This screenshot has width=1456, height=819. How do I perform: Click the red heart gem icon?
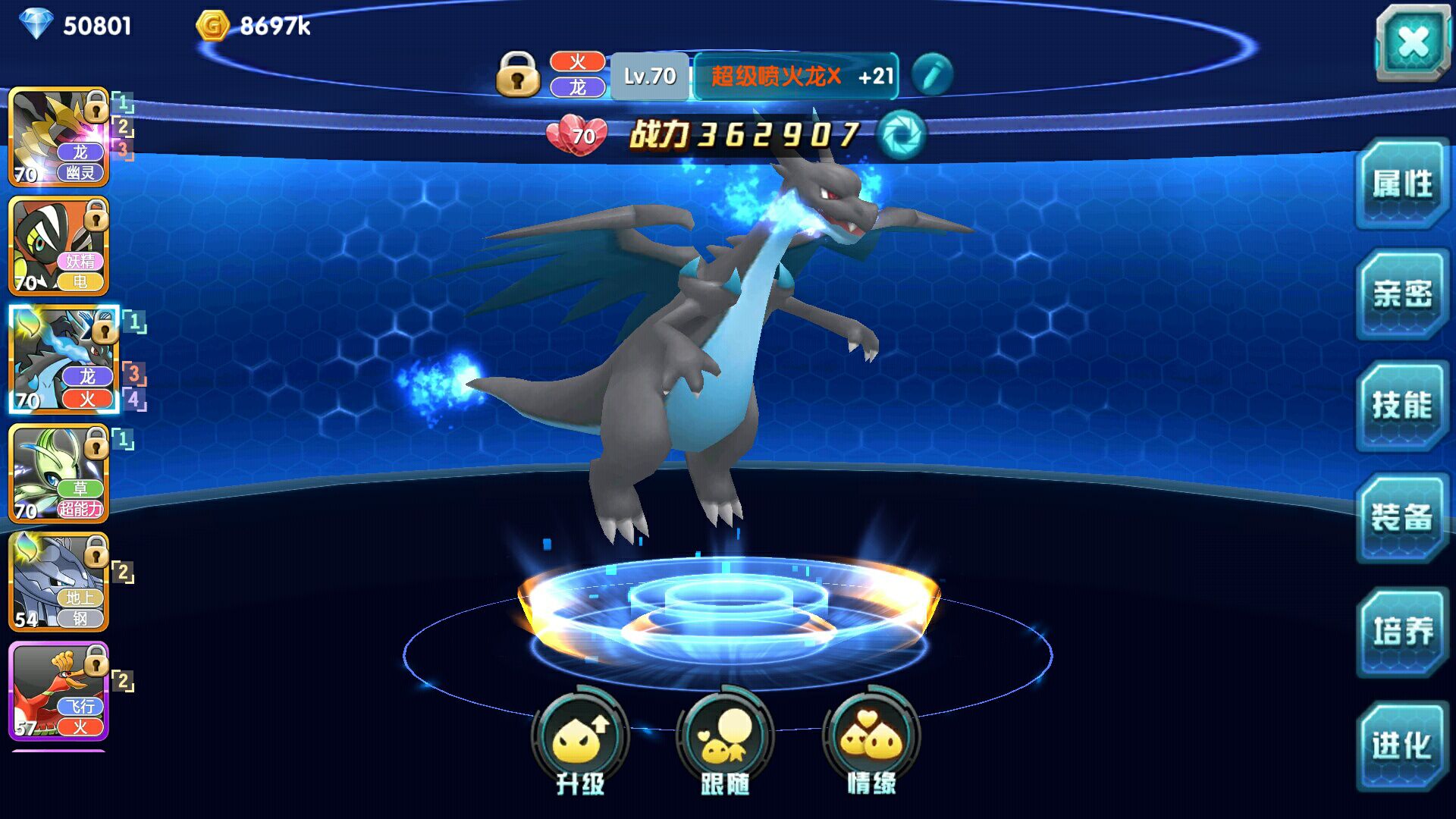pyautogui.click(x=577, y=135)
